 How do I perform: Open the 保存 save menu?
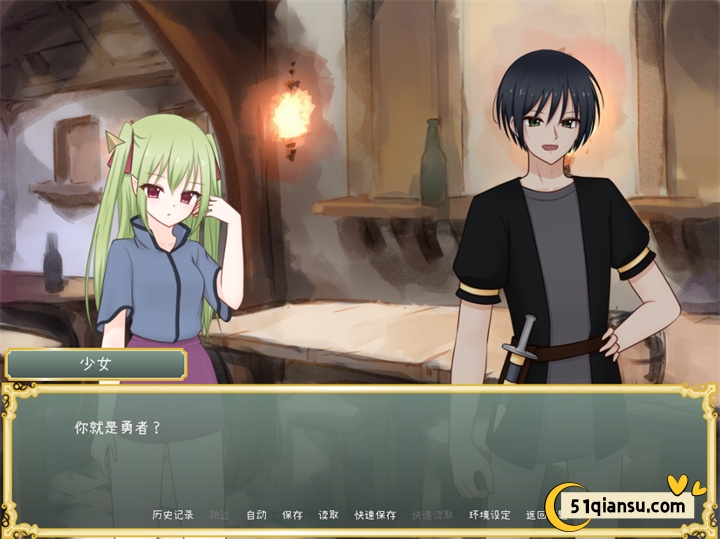tap(292, 515)
